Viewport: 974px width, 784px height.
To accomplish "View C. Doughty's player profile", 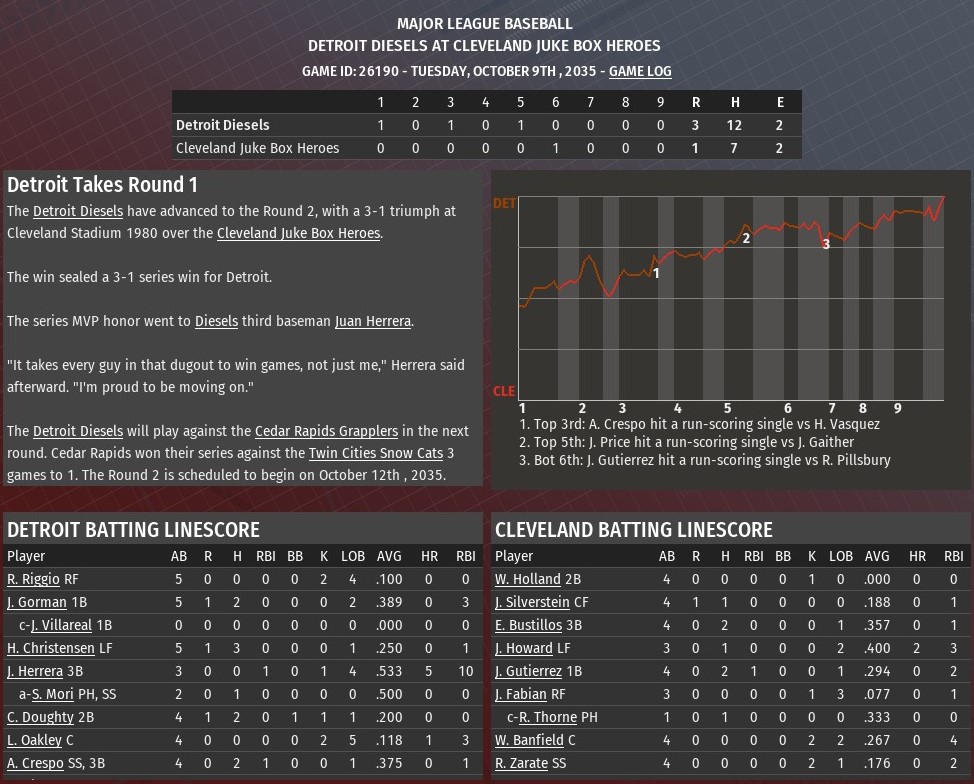I will click(40, 717).
